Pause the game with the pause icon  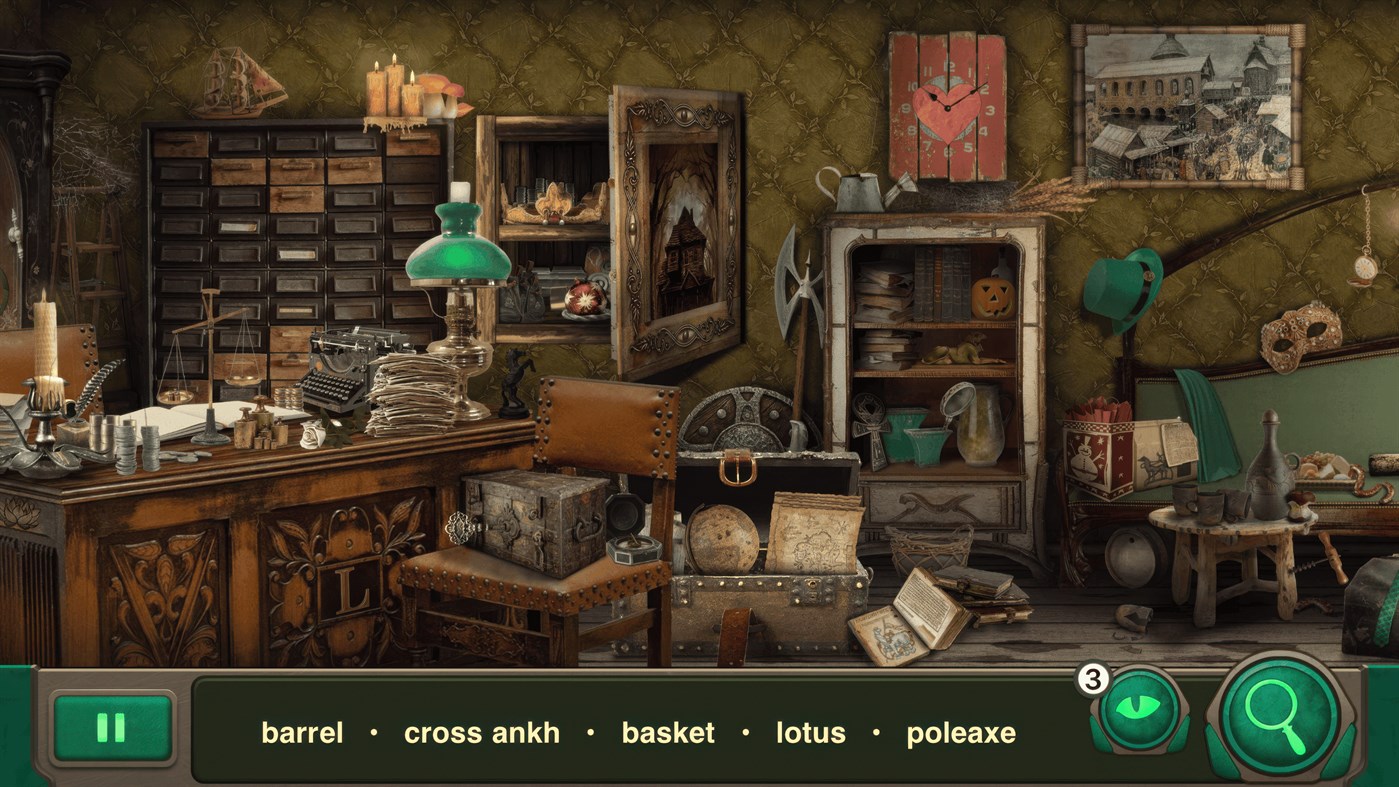coord(113,727)
